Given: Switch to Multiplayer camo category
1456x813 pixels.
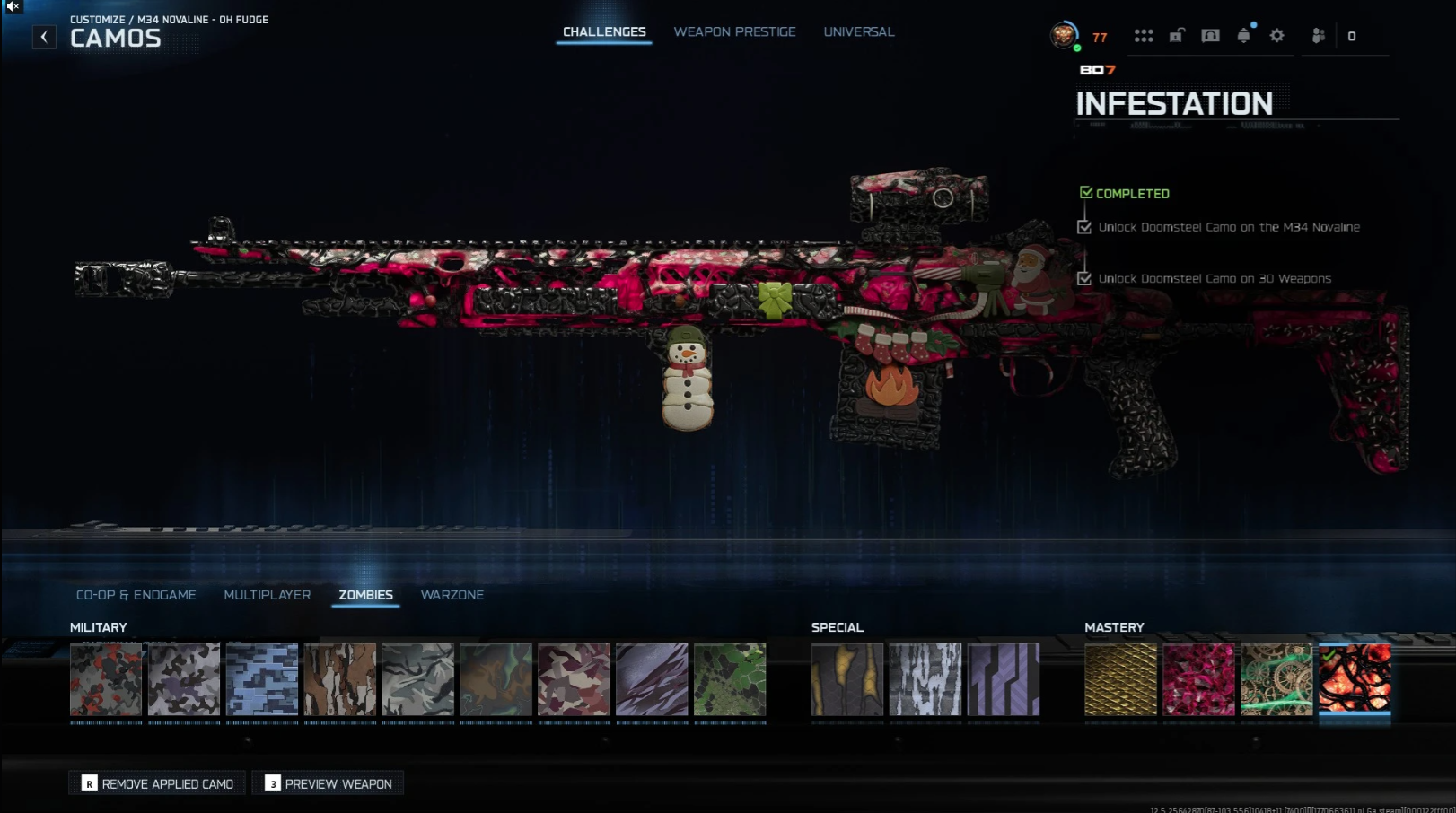Looking at the screenshot, I should coord(267,595).
